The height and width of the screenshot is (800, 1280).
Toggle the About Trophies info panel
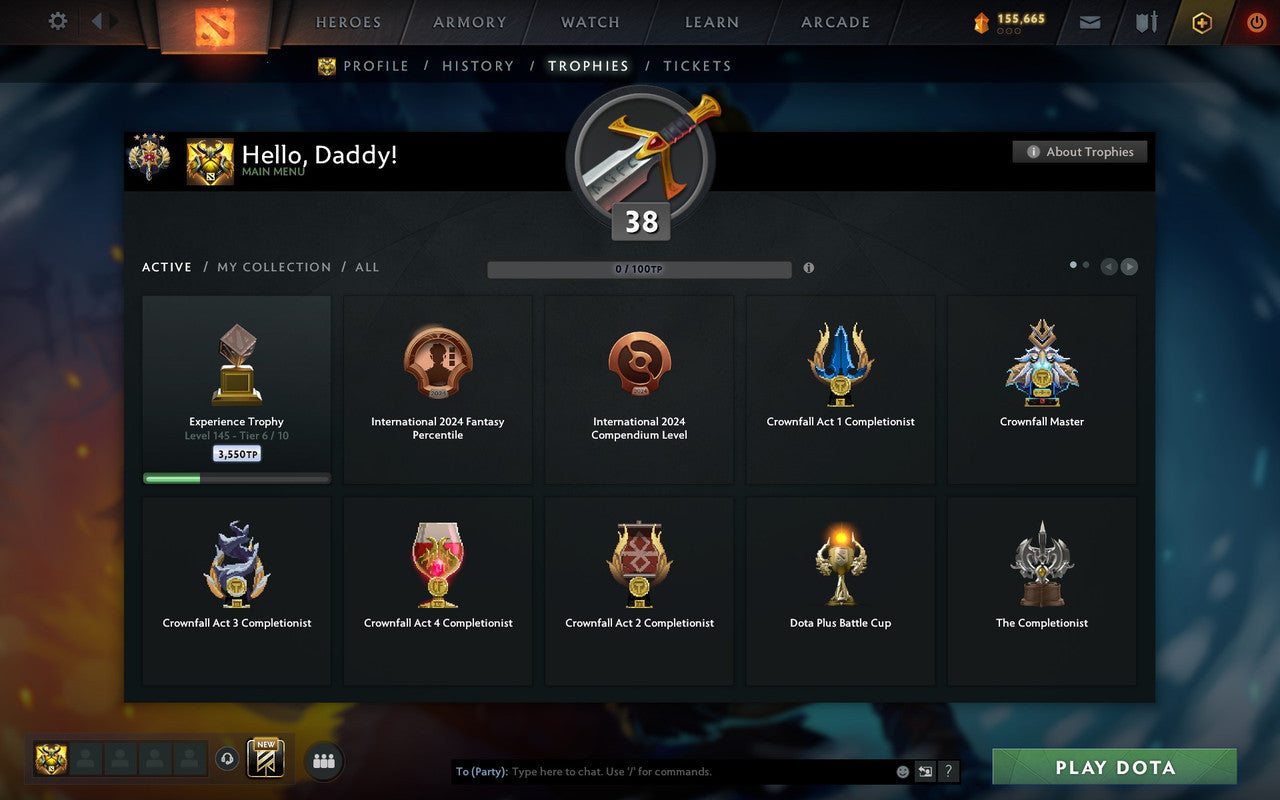1080,152
